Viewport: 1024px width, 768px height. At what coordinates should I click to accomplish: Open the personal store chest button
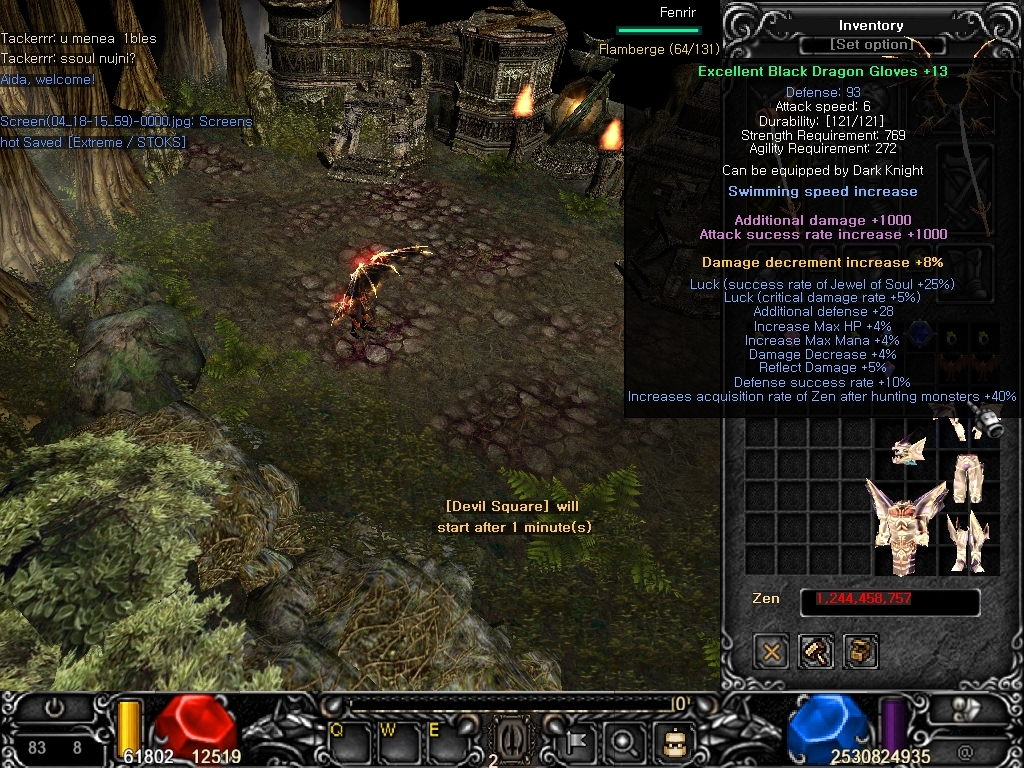pos(860,652)
